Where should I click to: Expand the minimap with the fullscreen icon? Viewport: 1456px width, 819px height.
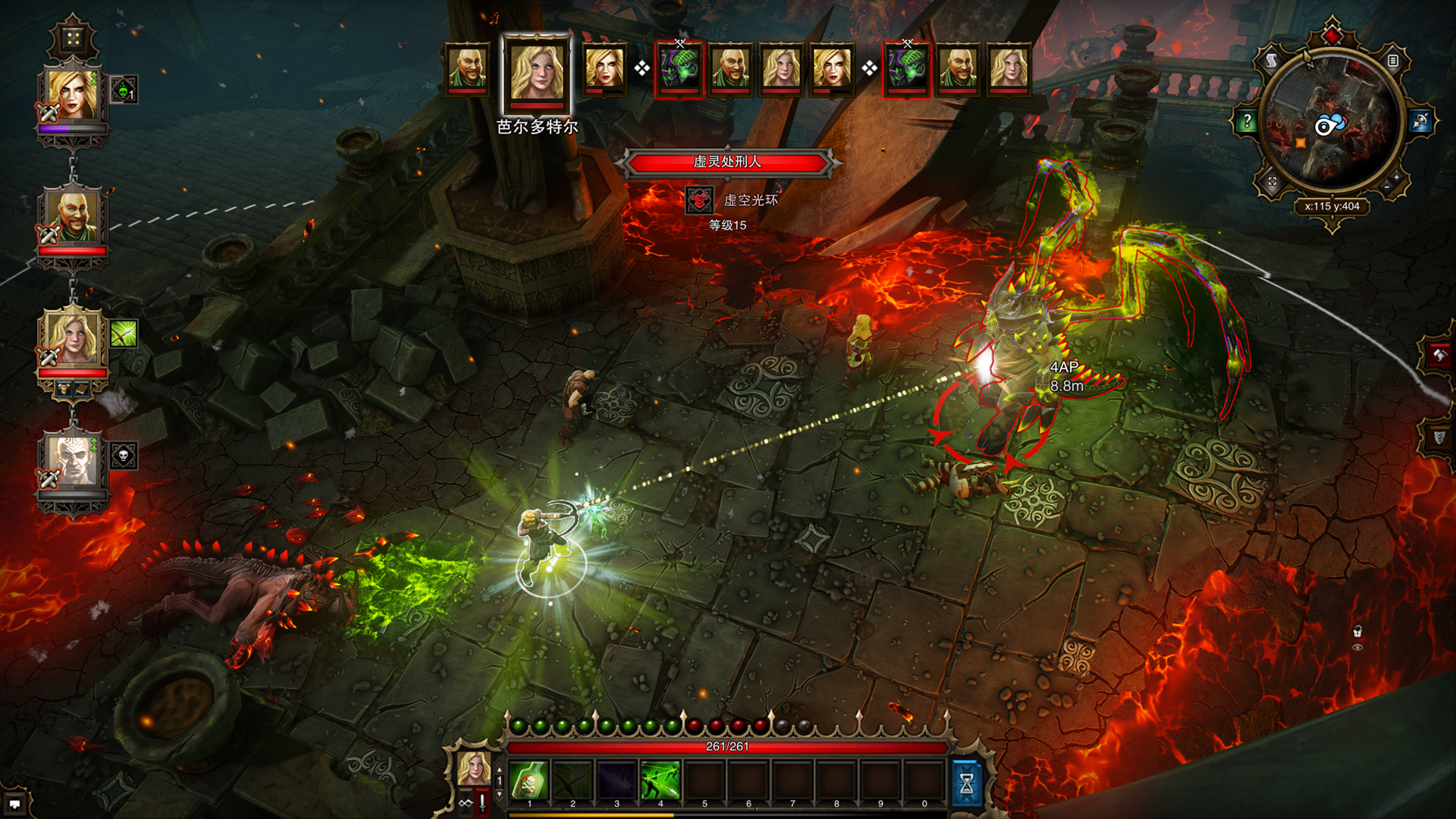tap(1273, 181)
